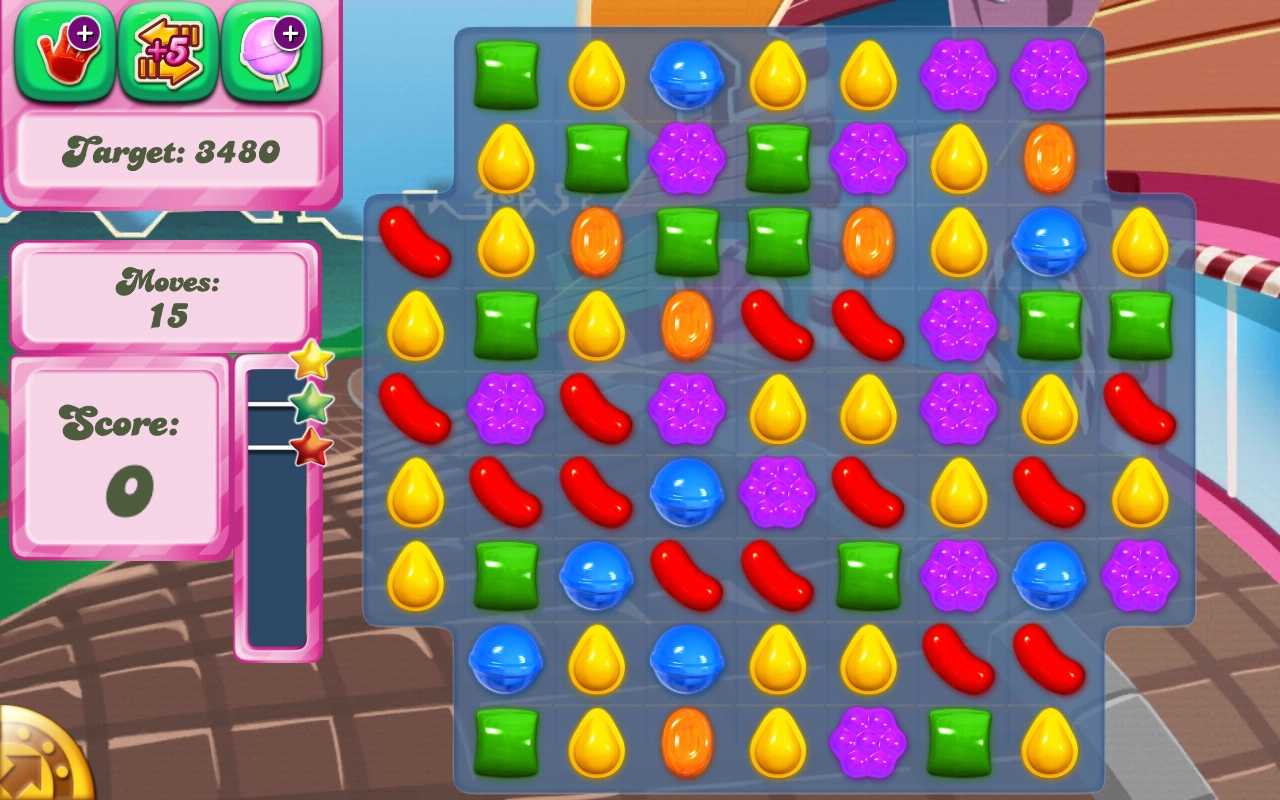Use the +5 extra moves booster
The width and height of the screenshot is (1280, 800).
[168, 51]
